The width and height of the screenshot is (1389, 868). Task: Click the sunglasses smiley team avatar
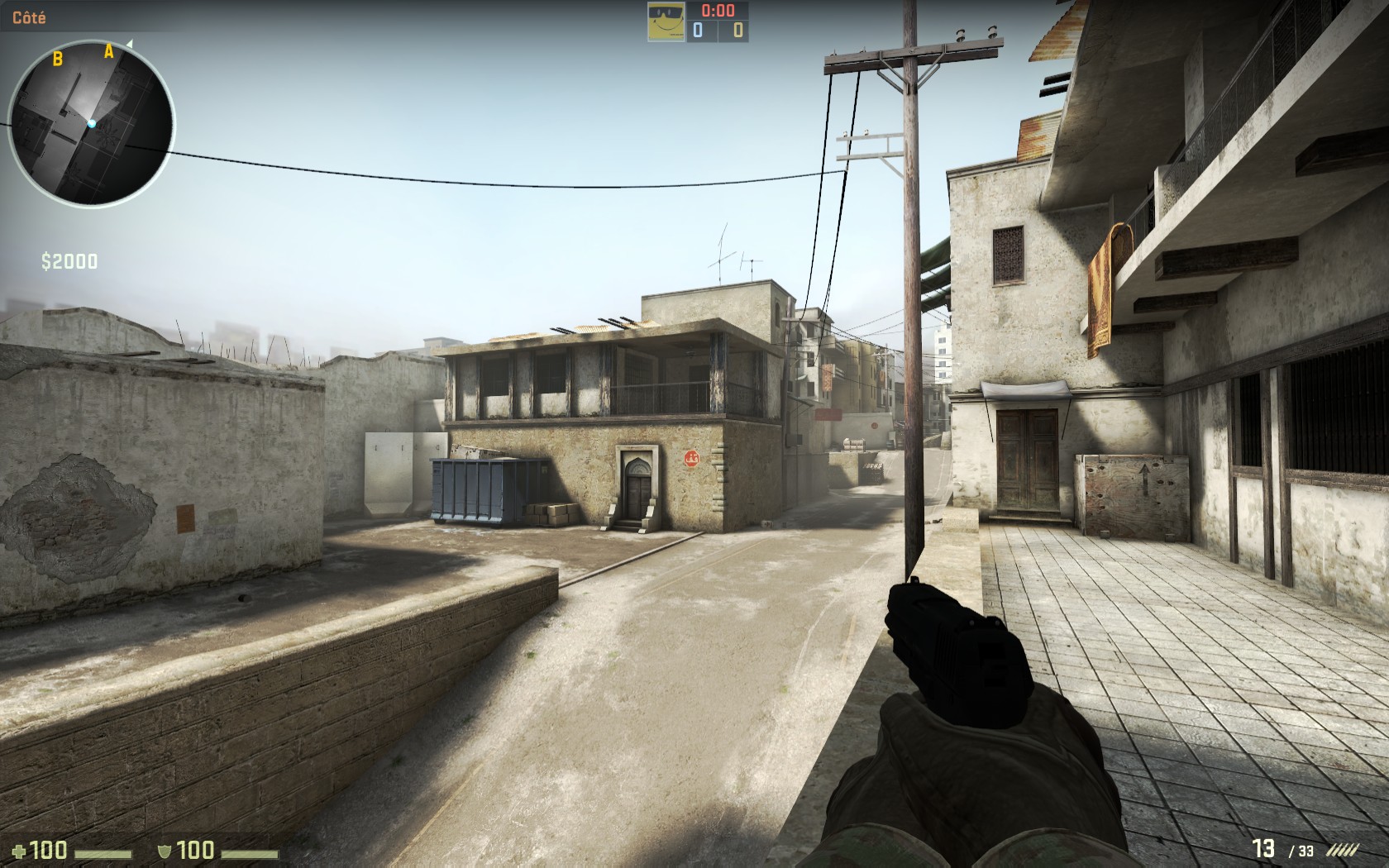[x=666, y=21]
